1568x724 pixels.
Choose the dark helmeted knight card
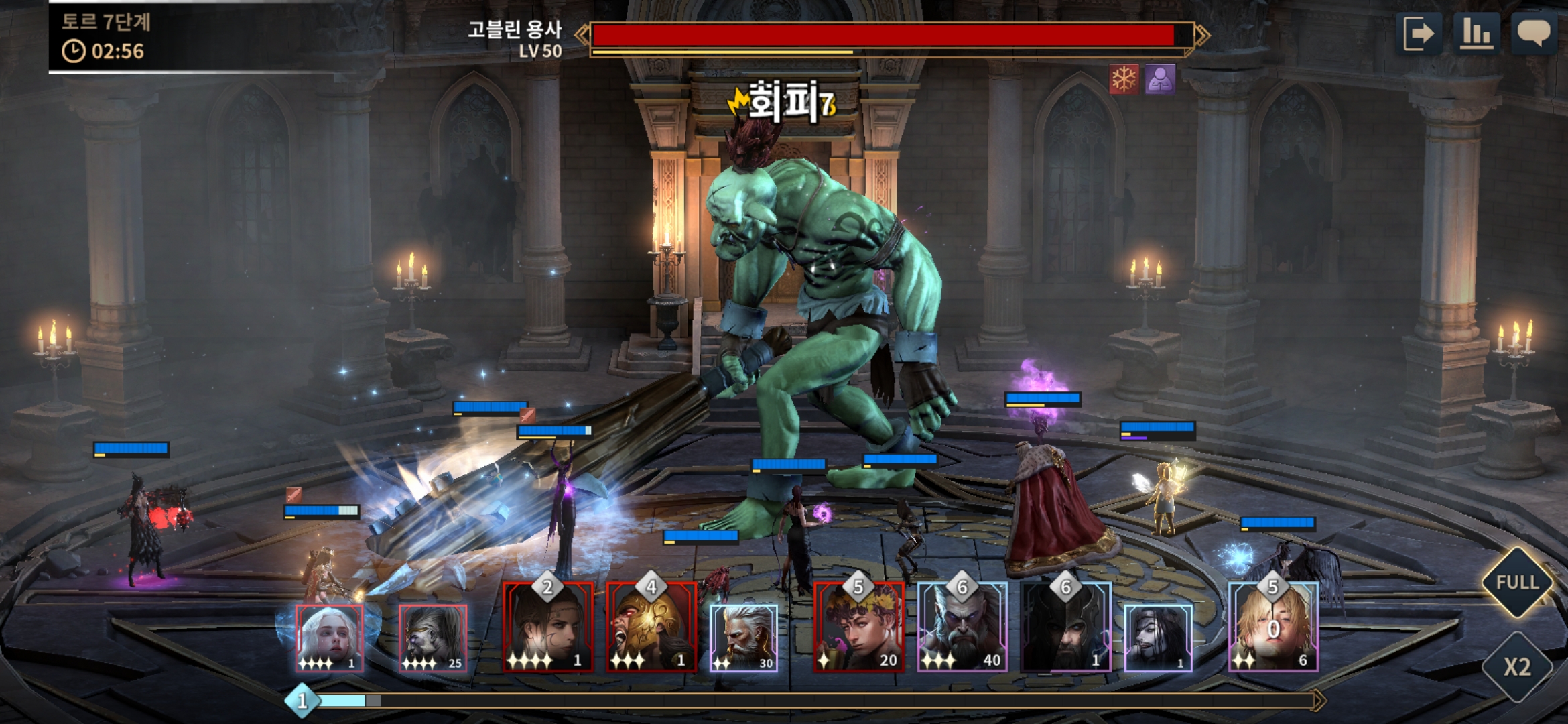[1065, 627]
